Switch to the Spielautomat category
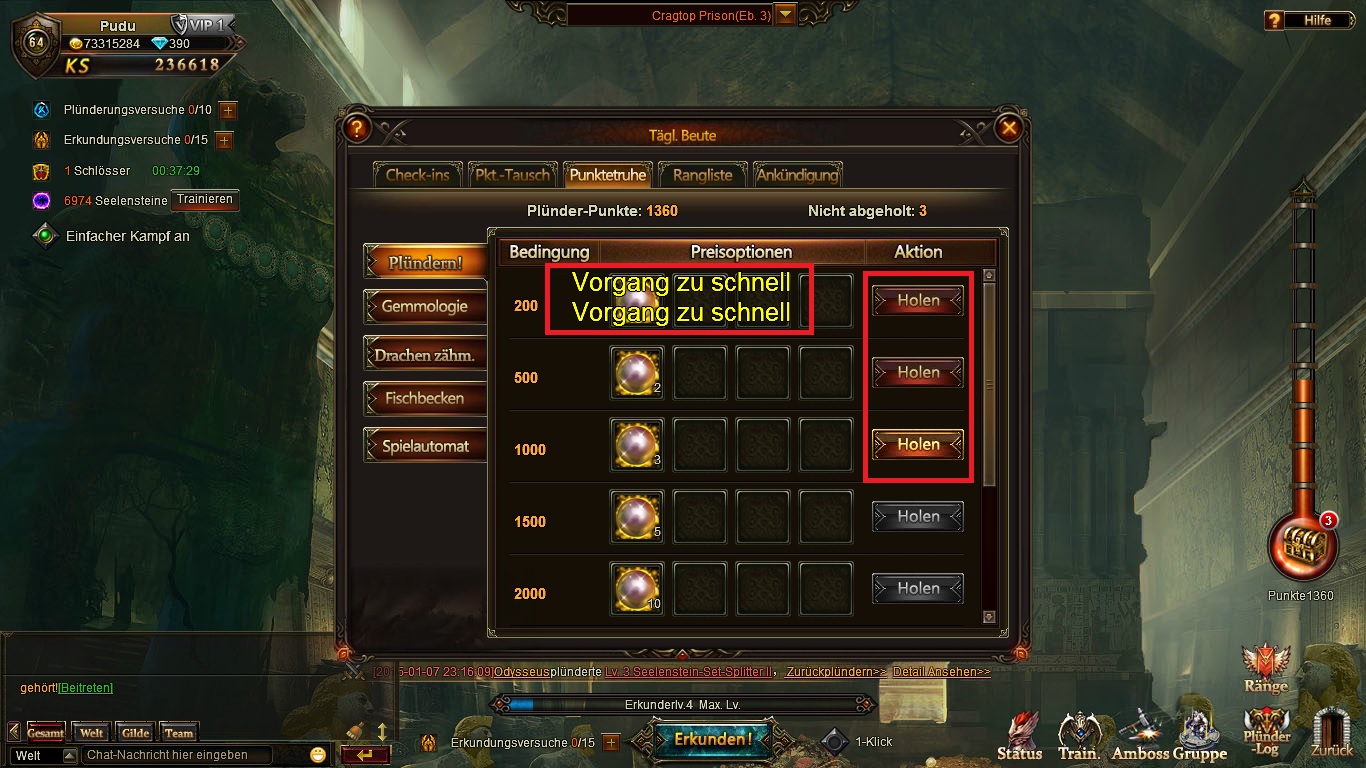This screenshot has width=1366, height=768. pyautogui.click(x=424, y=446)
